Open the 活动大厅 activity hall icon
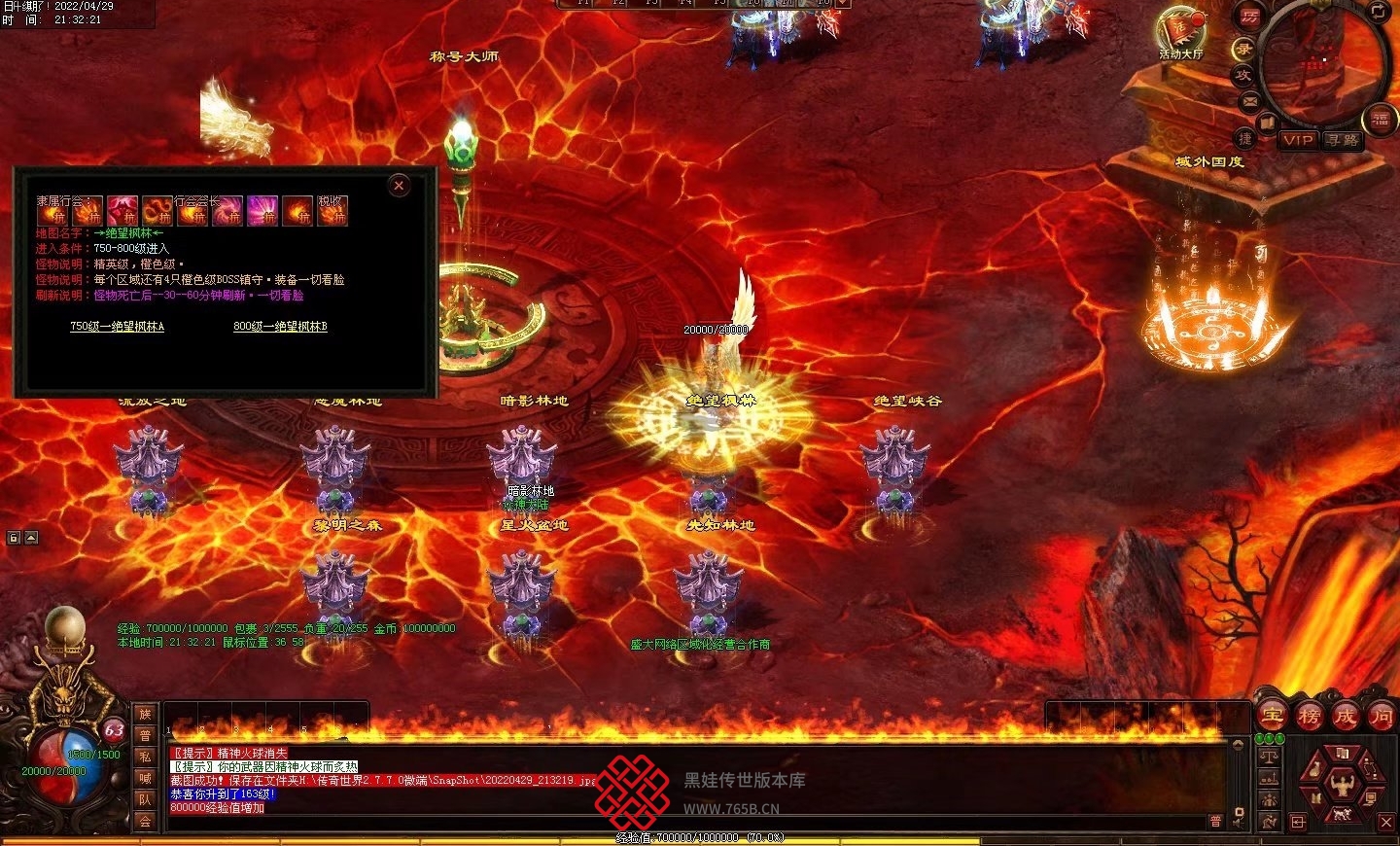 (1179, 31)
